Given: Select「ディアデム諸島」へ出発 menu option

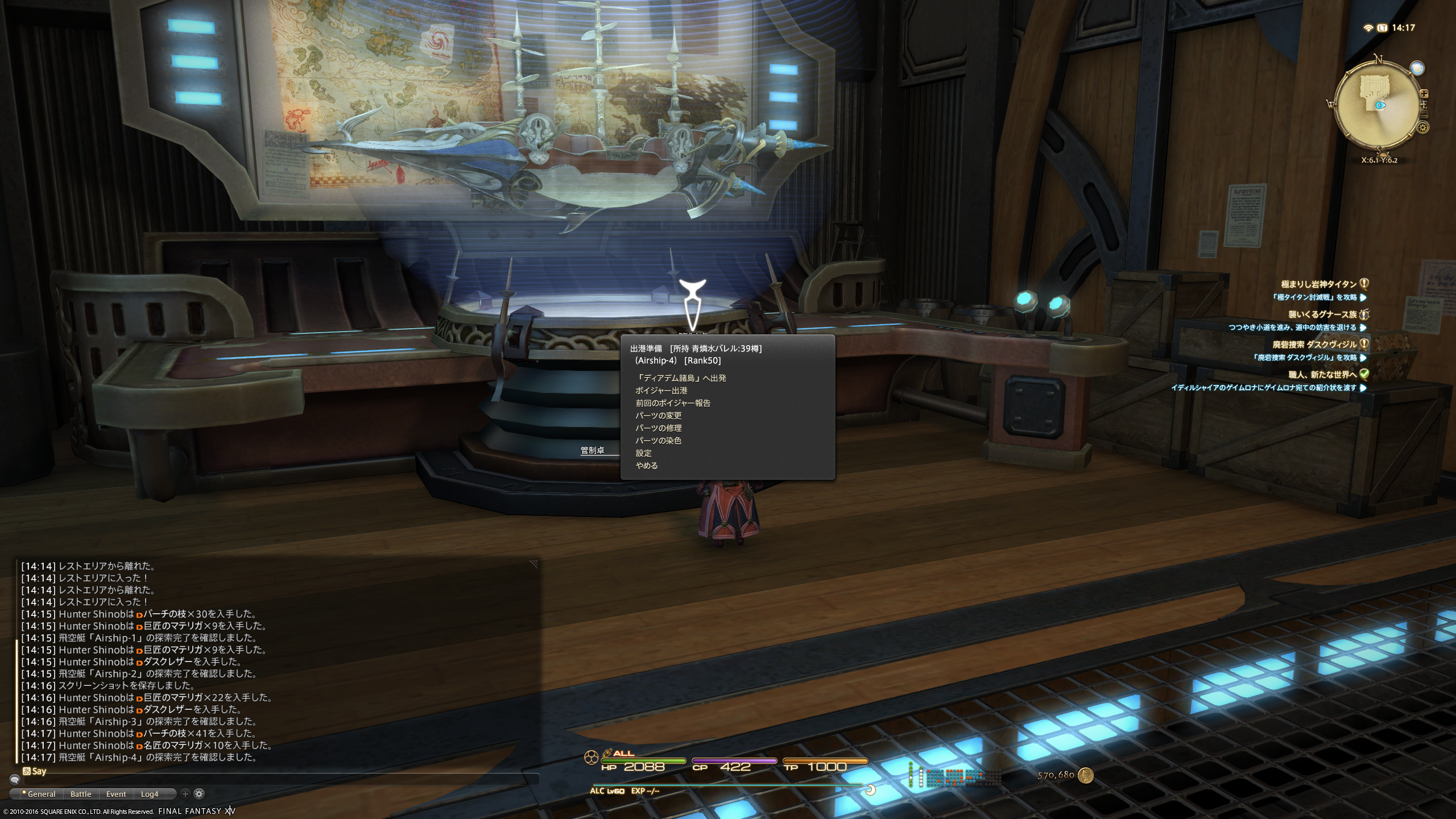Looking at the screenshot, I should (x=681, y=378).
